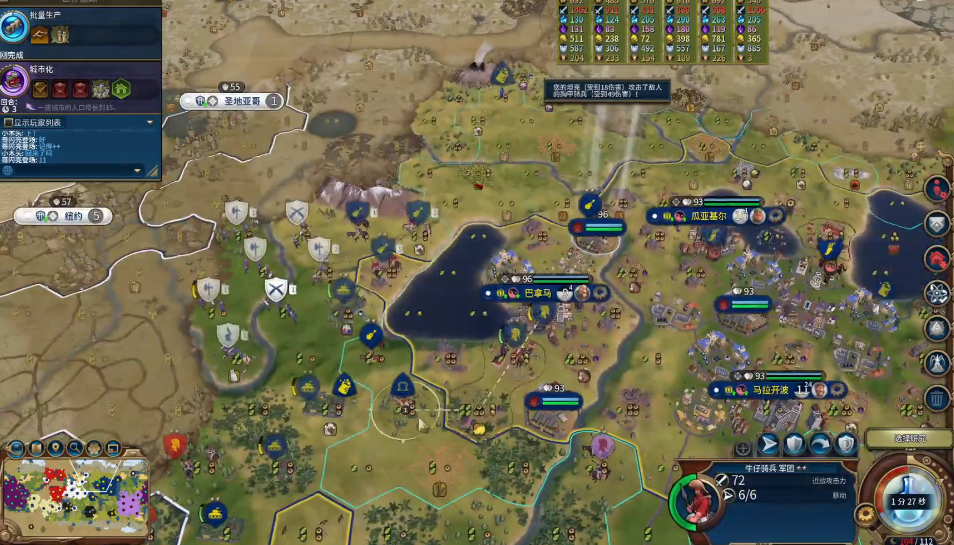
Task: Open the 纽约 city banner
Action: tap(70, 216)
